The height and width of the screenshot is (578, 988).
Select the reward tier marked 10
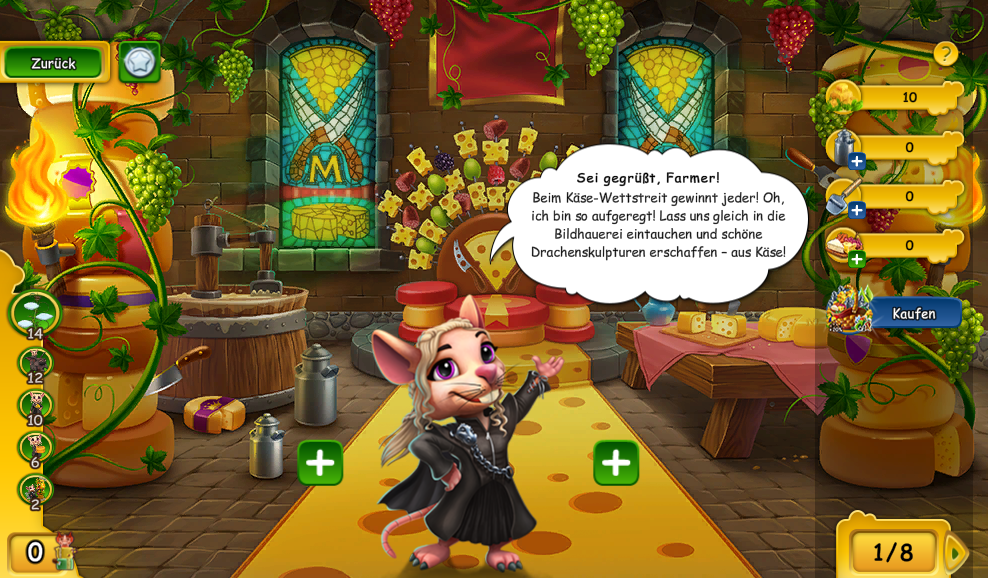click(35, 406)
